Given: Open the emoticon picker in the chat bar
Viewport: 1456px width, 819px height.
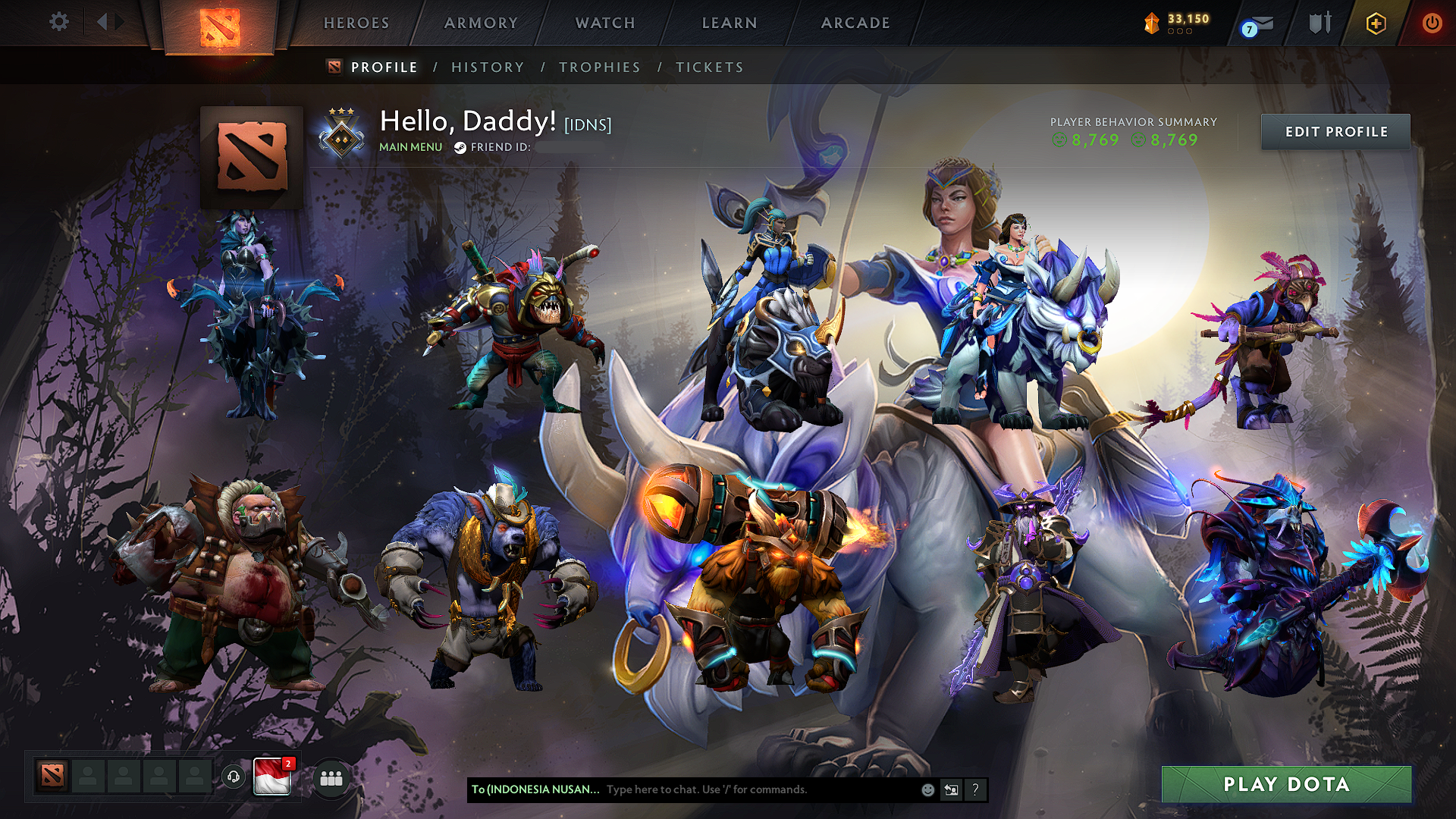Looking at the screenshot, I should 927,789.
